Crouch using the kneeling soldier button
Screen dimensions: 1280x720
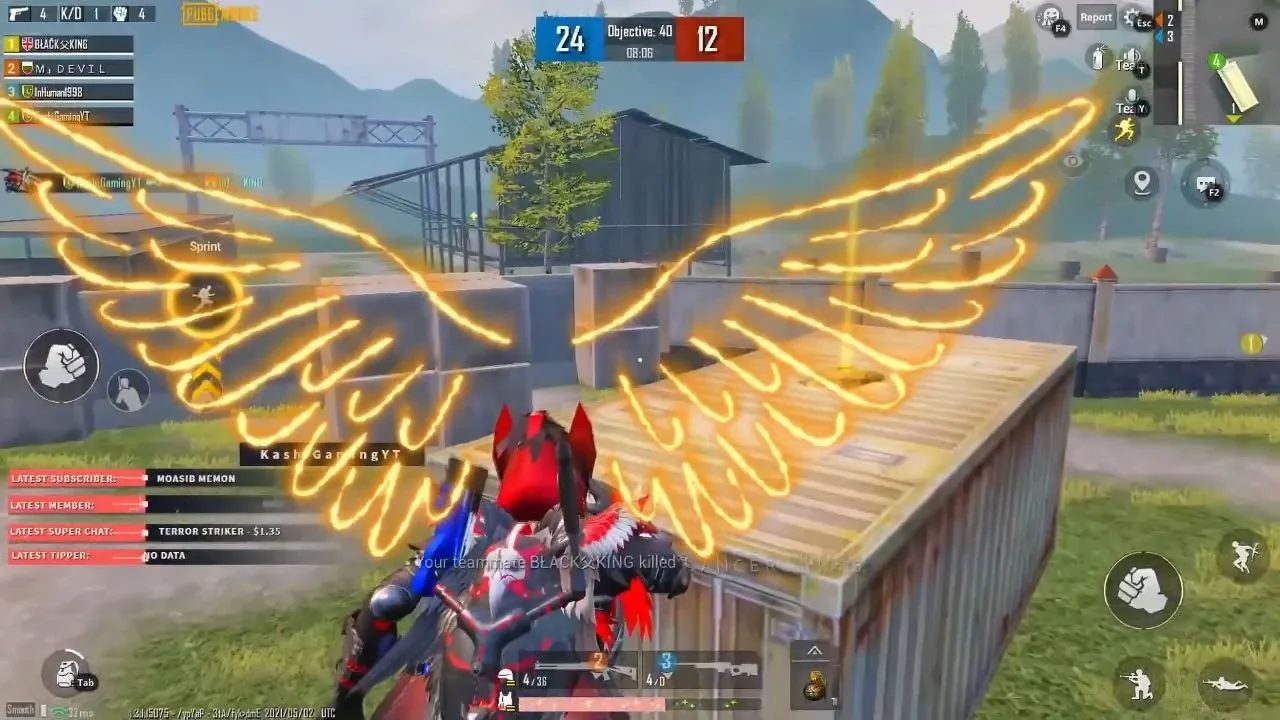point(1139,684)
